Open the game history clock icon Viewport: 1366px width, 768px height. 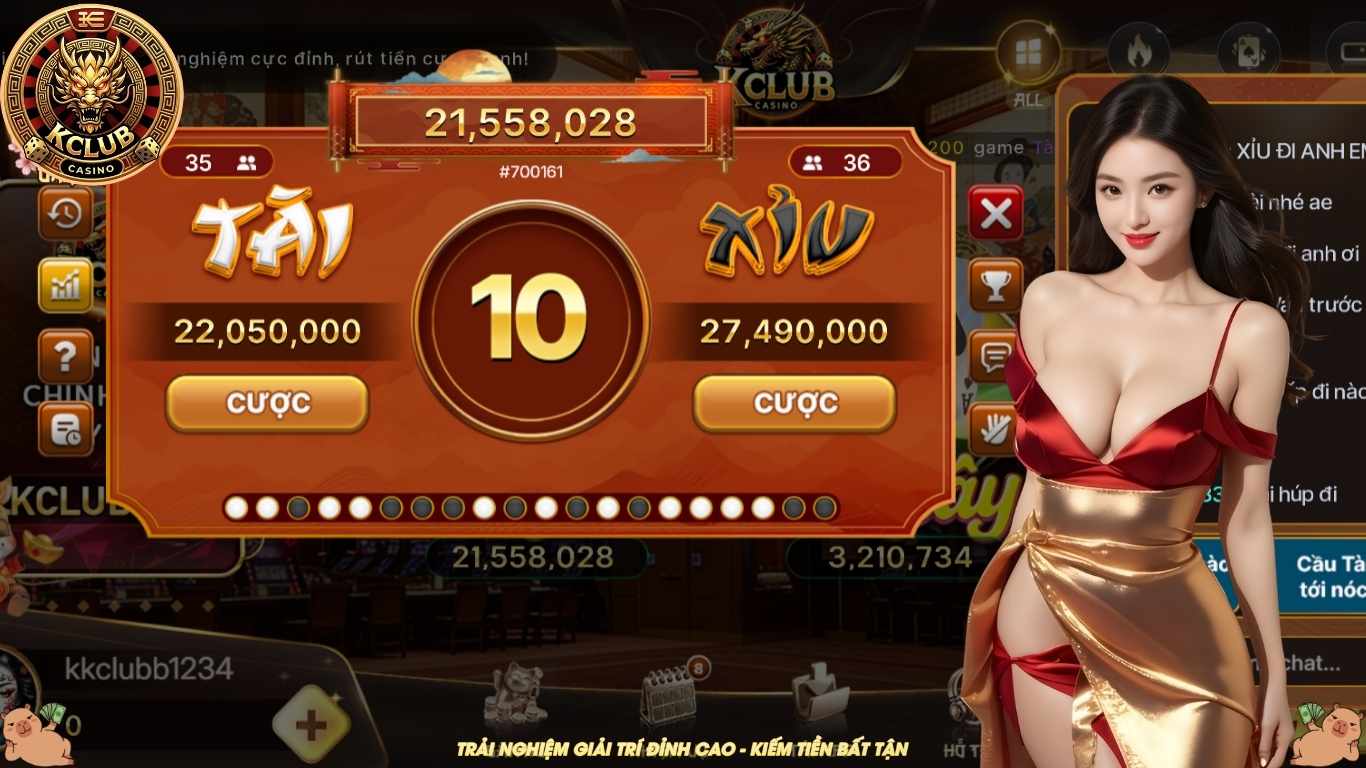(64, 215)
